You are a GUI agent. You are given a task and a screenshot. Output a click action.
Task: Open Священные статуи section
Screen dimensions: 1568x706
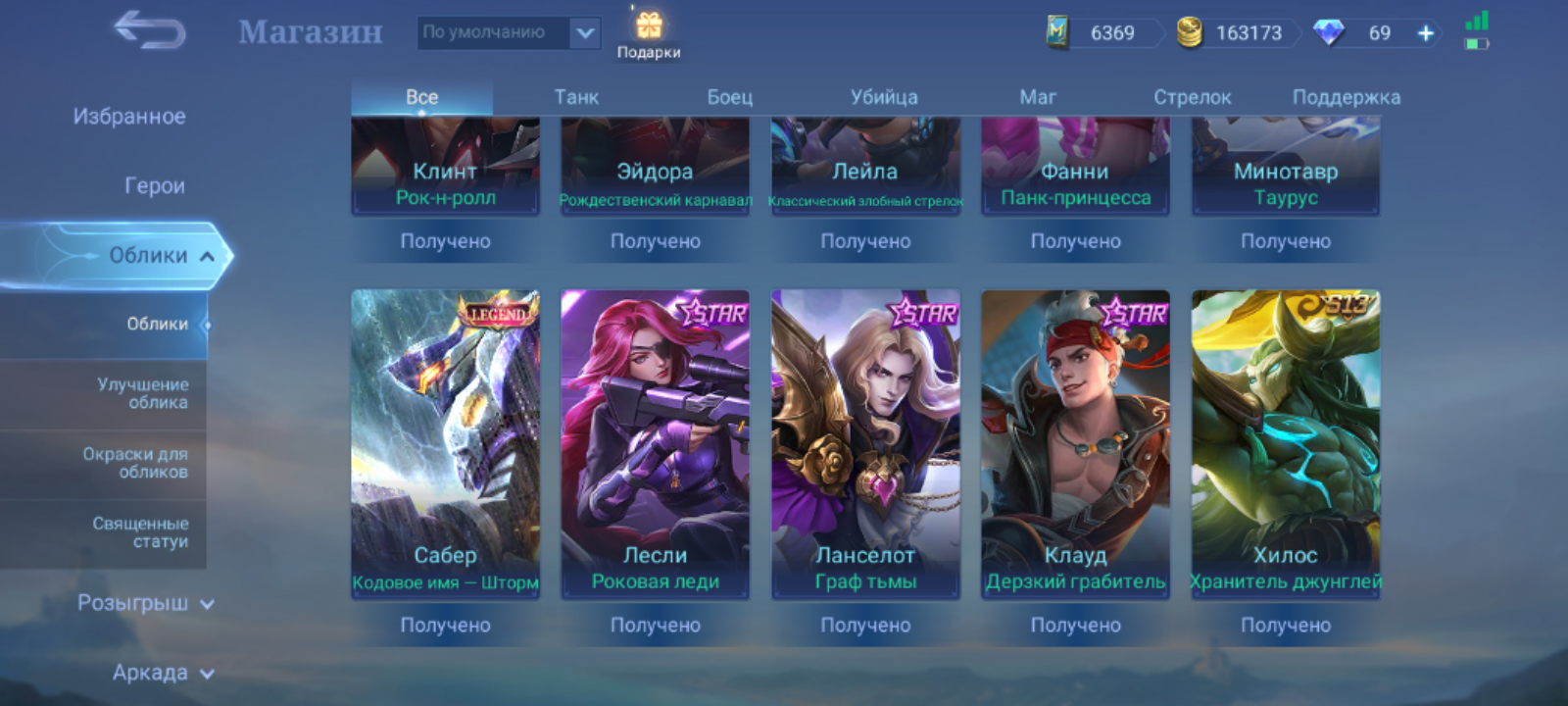(x=140, y=532)
